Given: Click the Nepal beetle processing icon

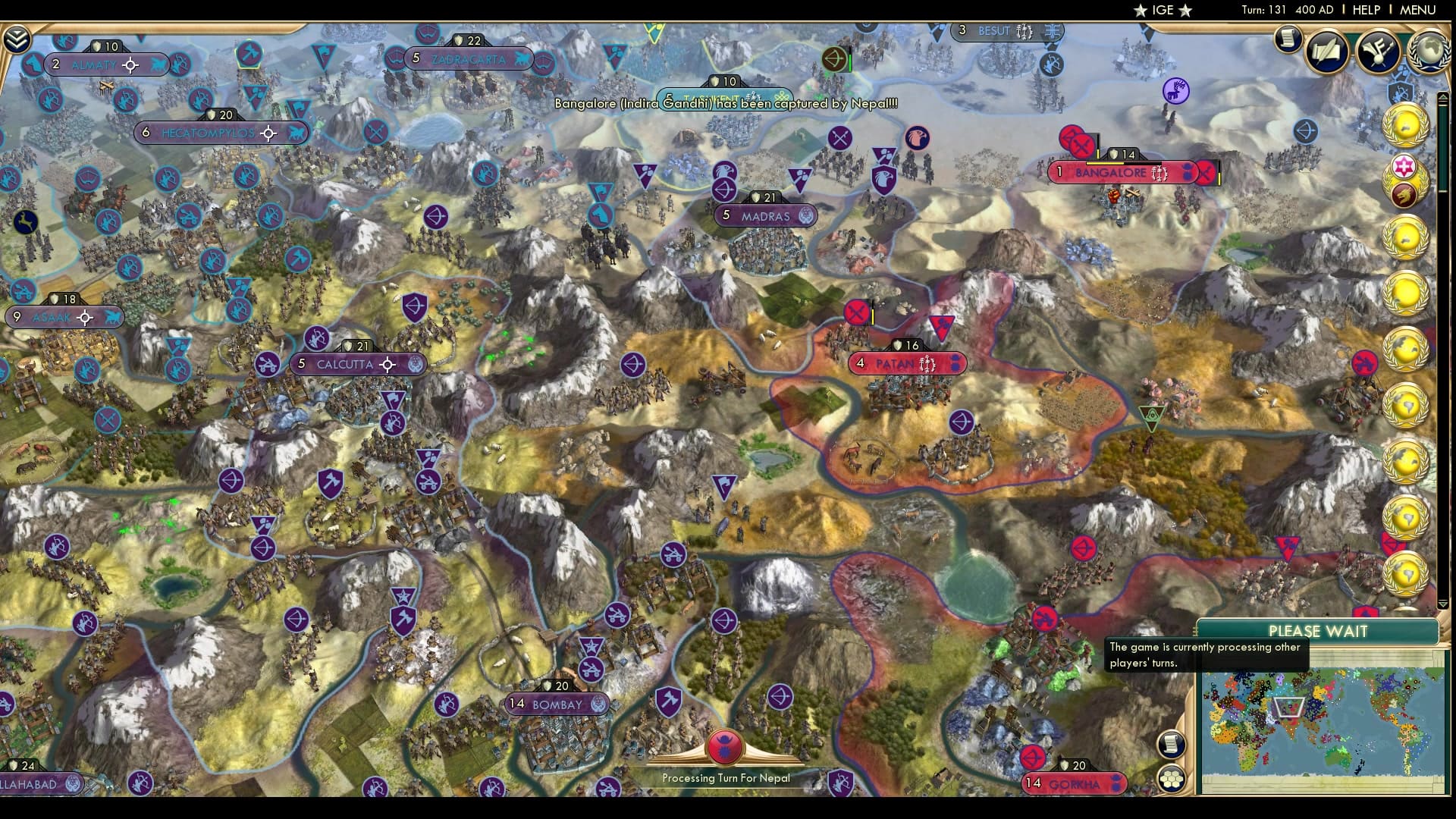Looking at the screenshot, I should pos(723,747).
